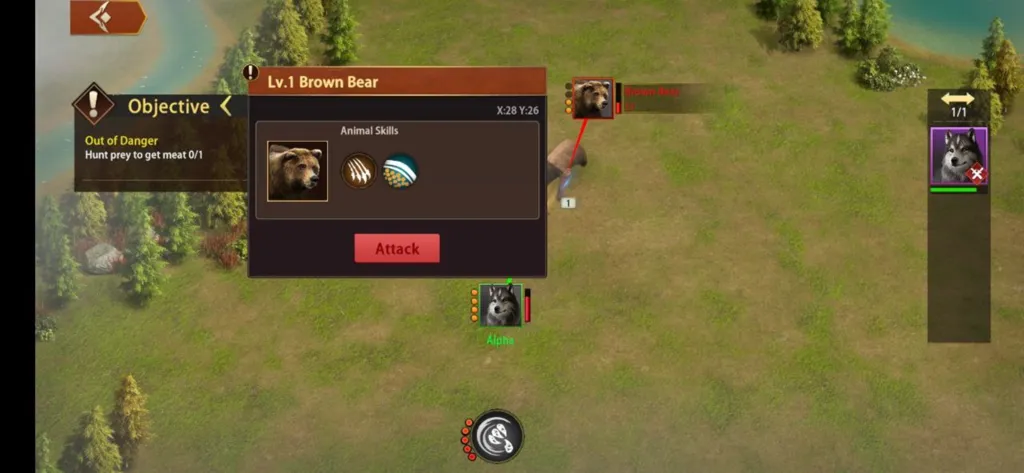Select the wolf portrait in squad panel
The width and height of the screenshot is (1024, 473).
tap(958, 156)
